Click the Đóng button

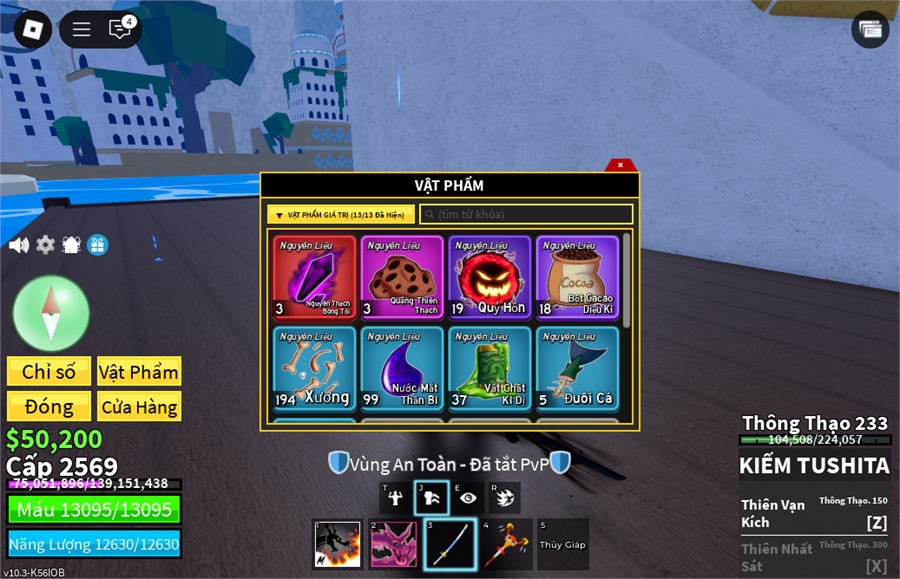(x=49, y=407)
